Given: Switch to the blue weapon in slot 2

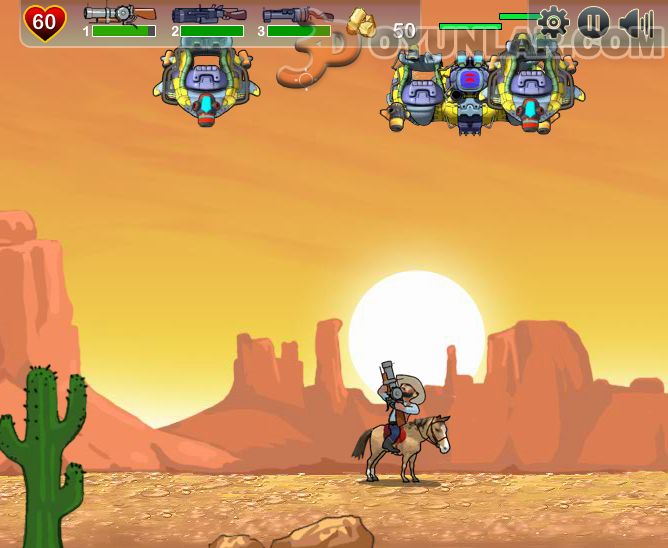Looking at the screenshot, I should (208, 14).
